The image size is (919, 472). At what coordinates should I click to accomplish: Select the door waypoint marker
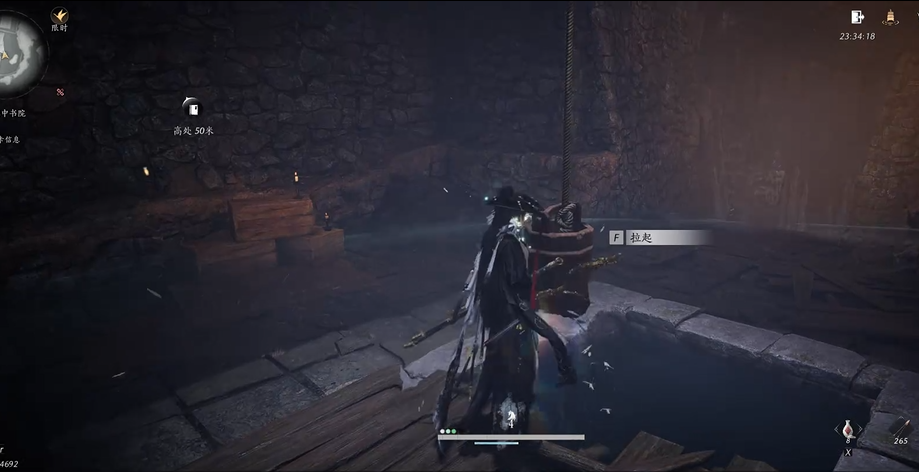point(192,107)
